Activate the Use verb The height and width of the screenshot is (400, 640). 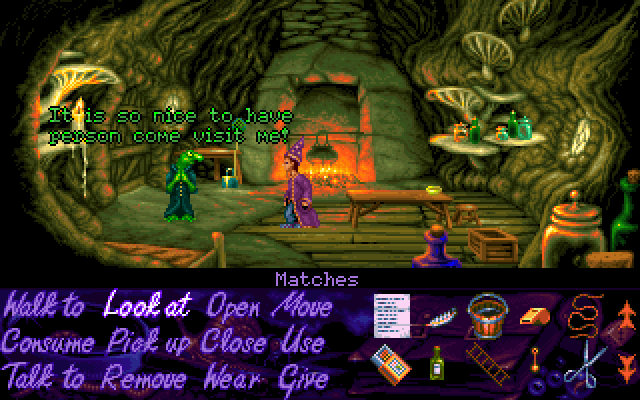tap(304, 342)
